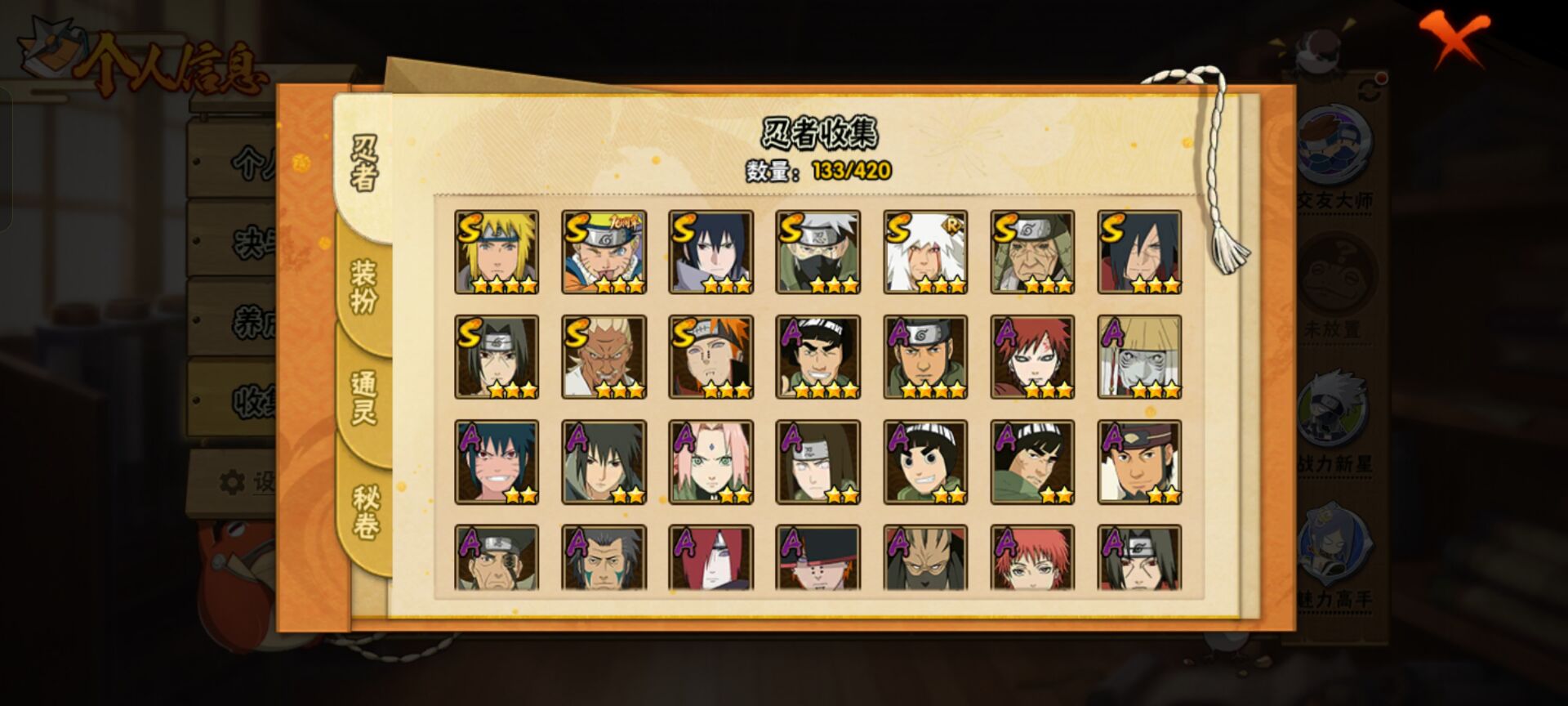Select the dark-skinned Raikage S-rank card
This screenshot has height=706, width=1568.
coord(604,357)
